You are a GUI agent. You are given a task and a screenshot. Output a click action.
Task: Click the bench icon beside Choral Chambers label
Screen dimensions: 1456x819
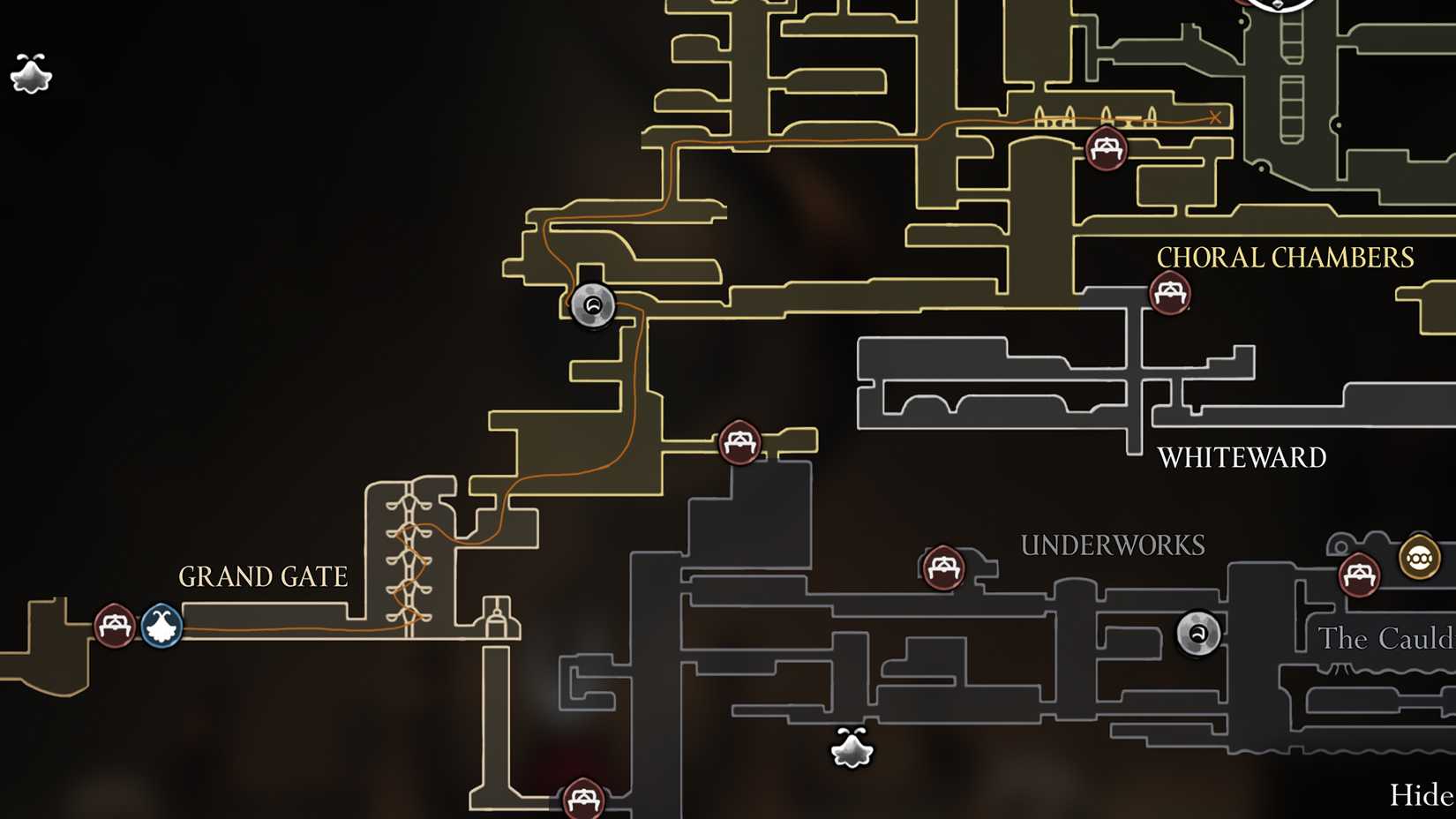[1169, 291]
